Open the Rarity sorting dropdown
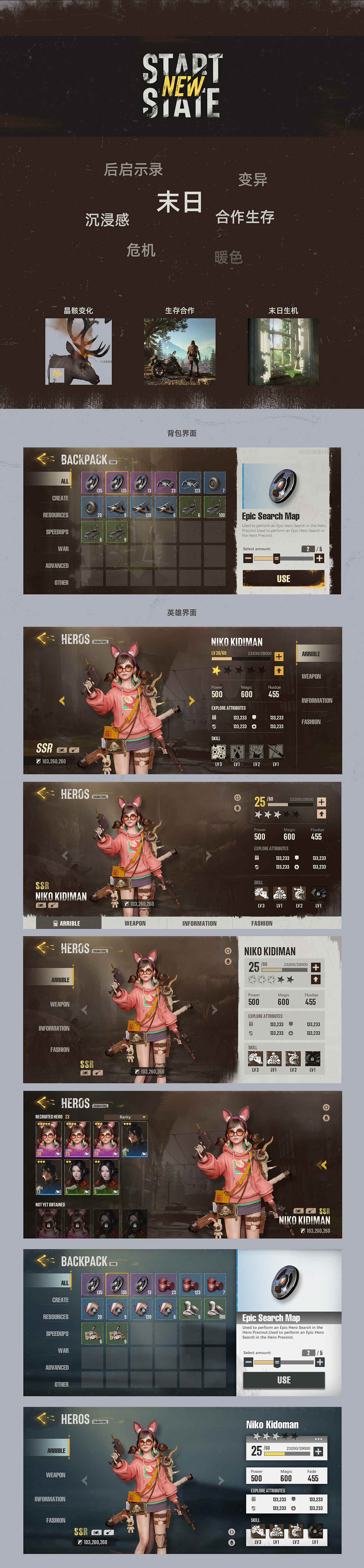 click(126, 1117)
